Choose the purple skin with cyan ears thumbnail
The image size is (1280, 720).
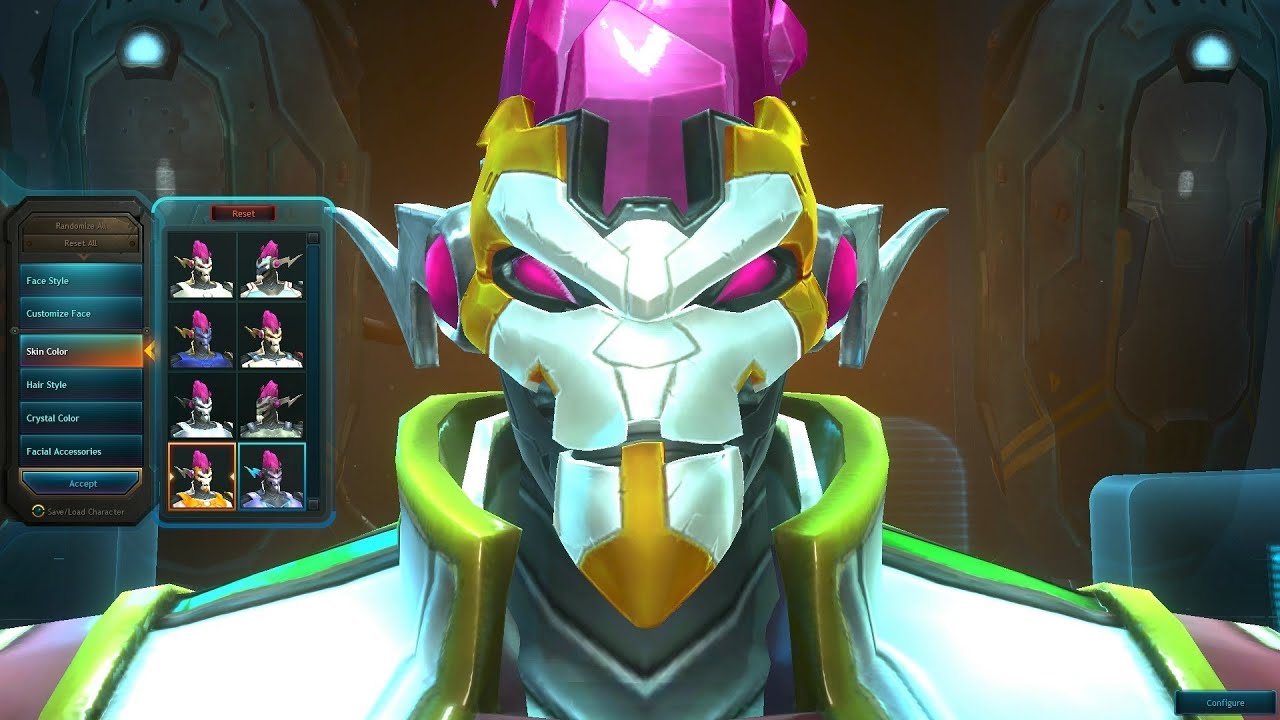(x=271, y=477)
